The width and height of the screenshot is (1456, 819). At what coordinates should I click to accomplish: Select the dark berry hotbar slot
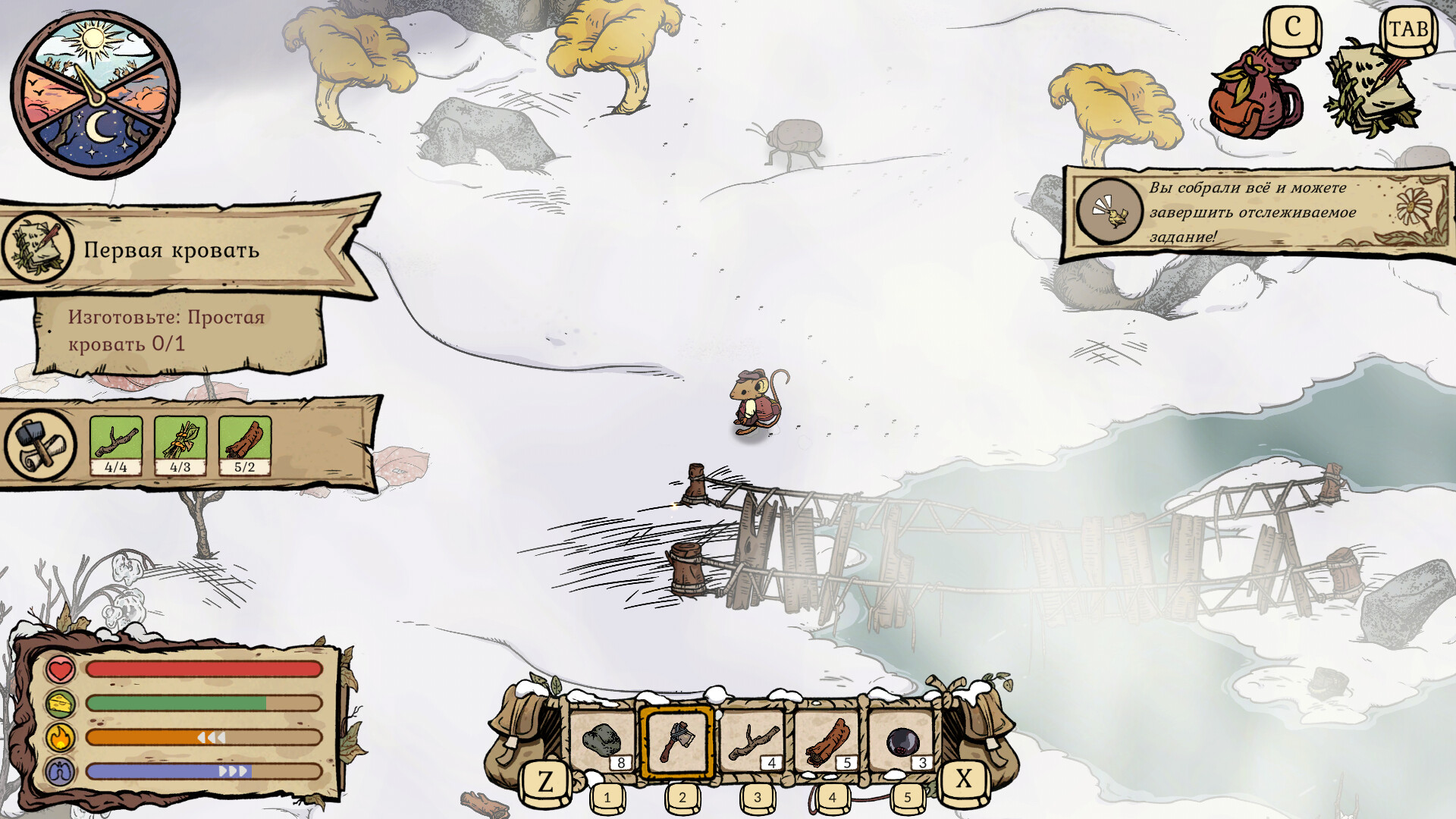point(902,742)
